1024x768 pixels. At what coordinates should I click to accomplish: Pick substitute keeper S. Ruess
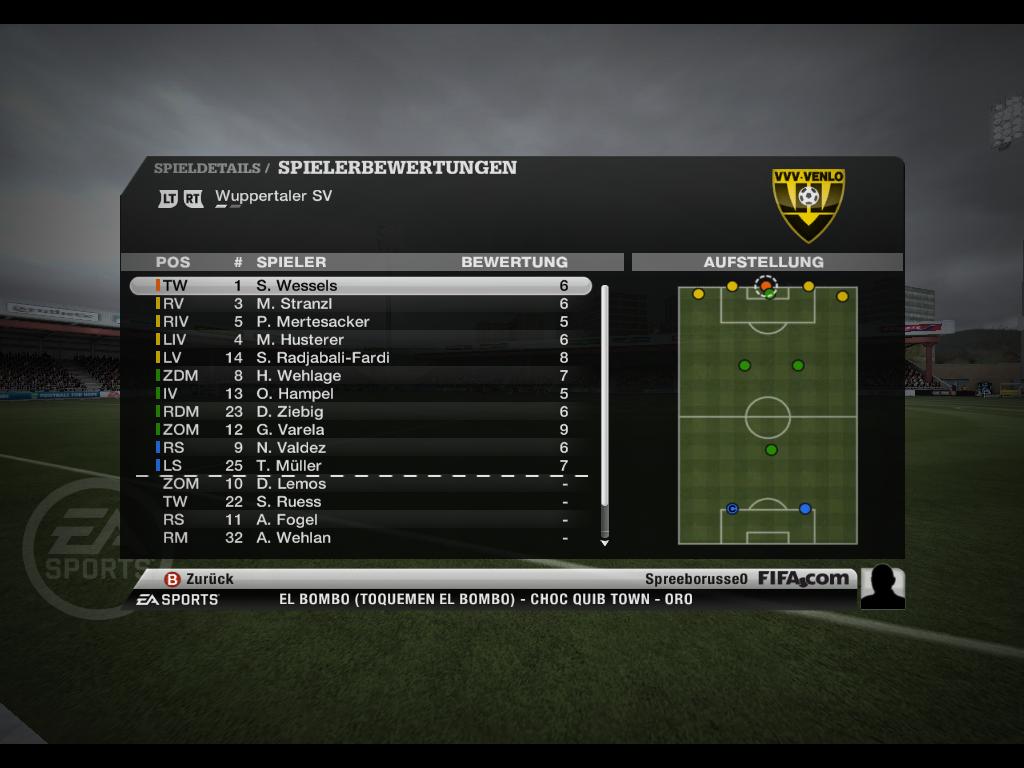point(360,502)
